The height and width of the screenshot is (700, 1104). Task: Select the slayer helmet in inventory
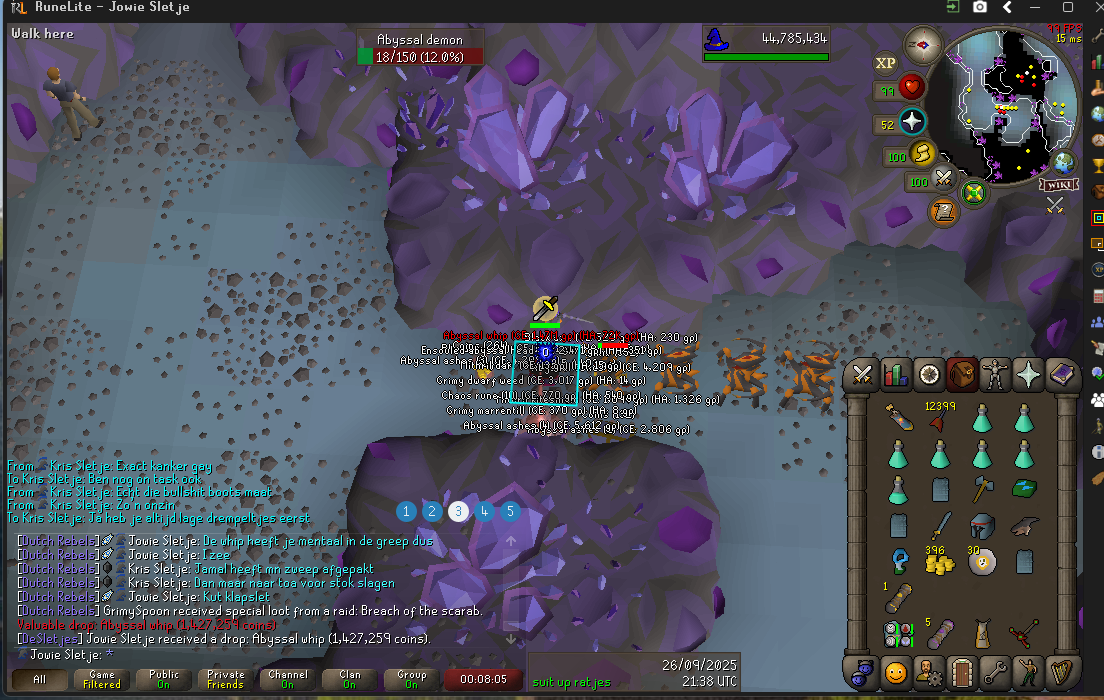click(981, 526)
